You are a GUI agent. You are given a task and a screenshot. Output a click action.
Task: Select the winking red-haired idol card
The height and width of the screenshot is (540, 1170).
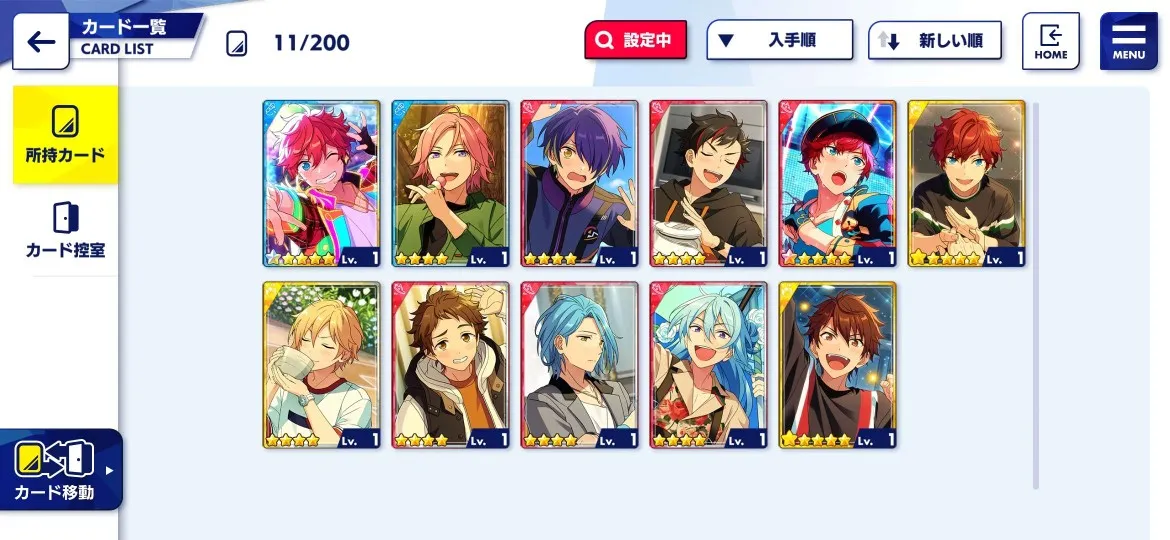321,183
